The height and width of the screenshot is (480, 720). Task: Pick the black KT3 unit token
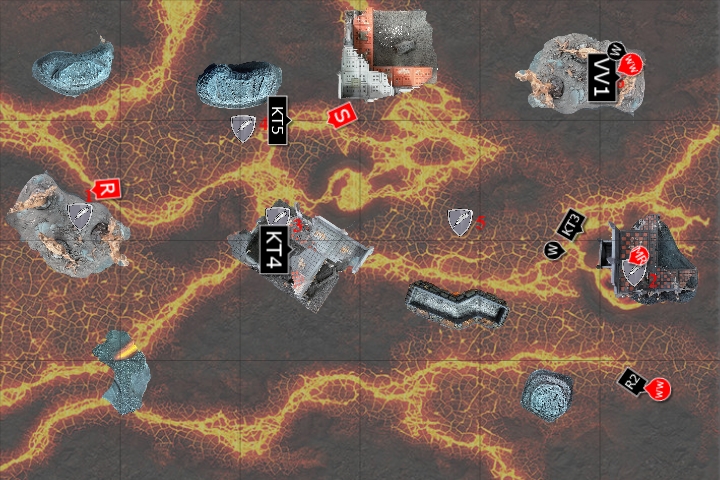(573, 226)
